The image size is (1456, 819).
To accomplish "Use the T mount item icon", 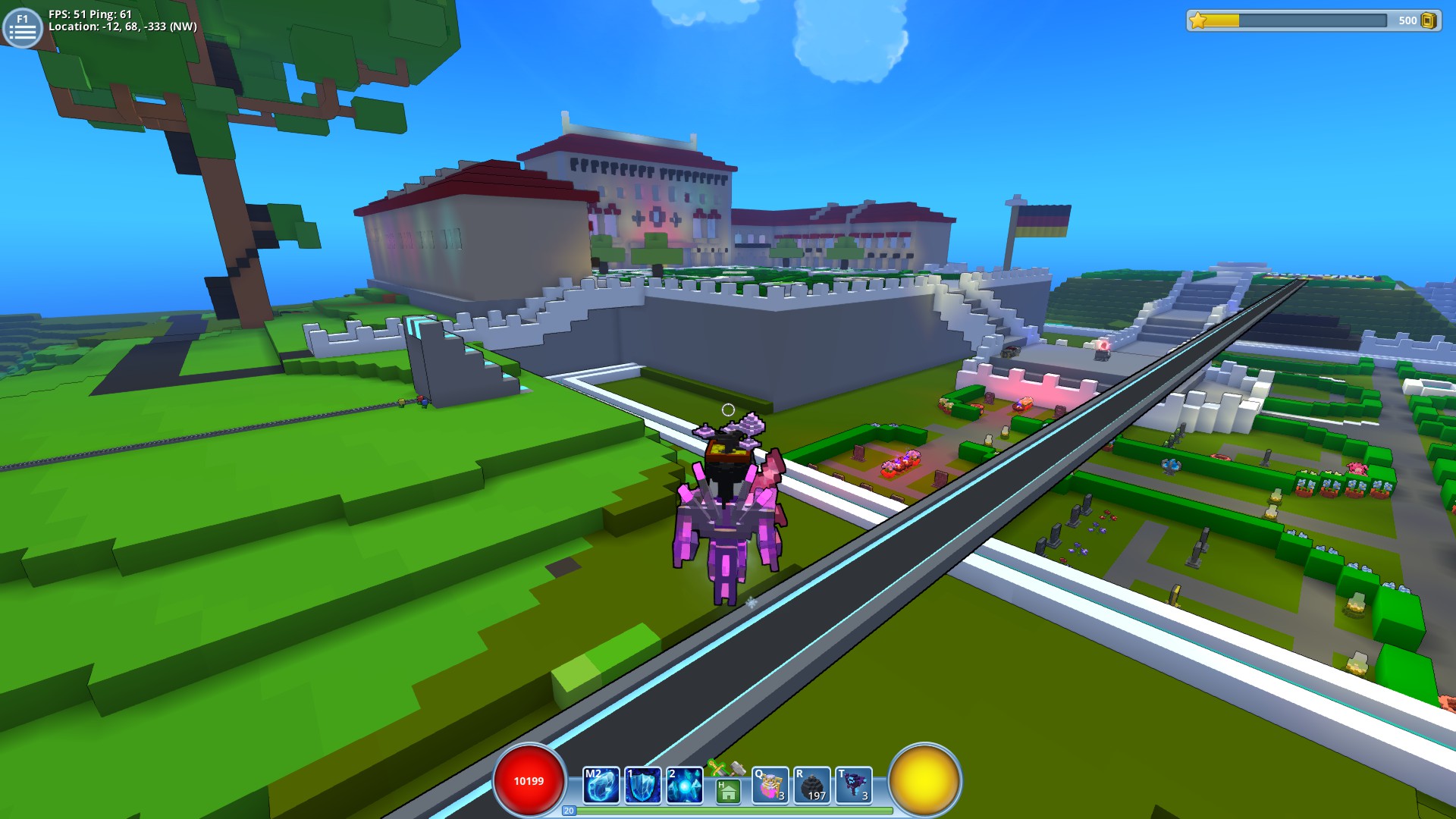I will pyautogui.click(x=853, y=786).
